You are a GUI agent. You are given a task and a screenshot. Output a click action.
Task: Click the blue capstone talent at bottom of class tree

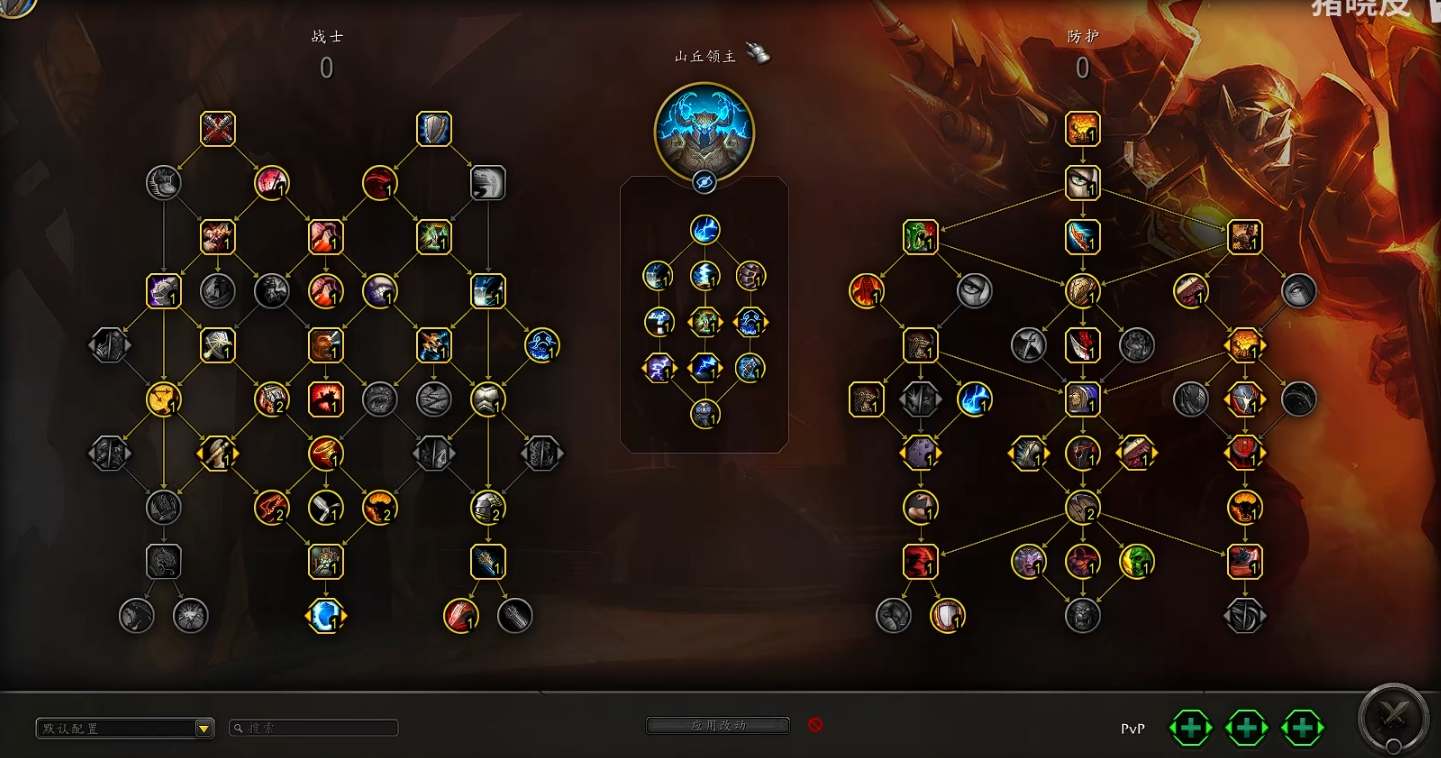[x=324, y=617]
